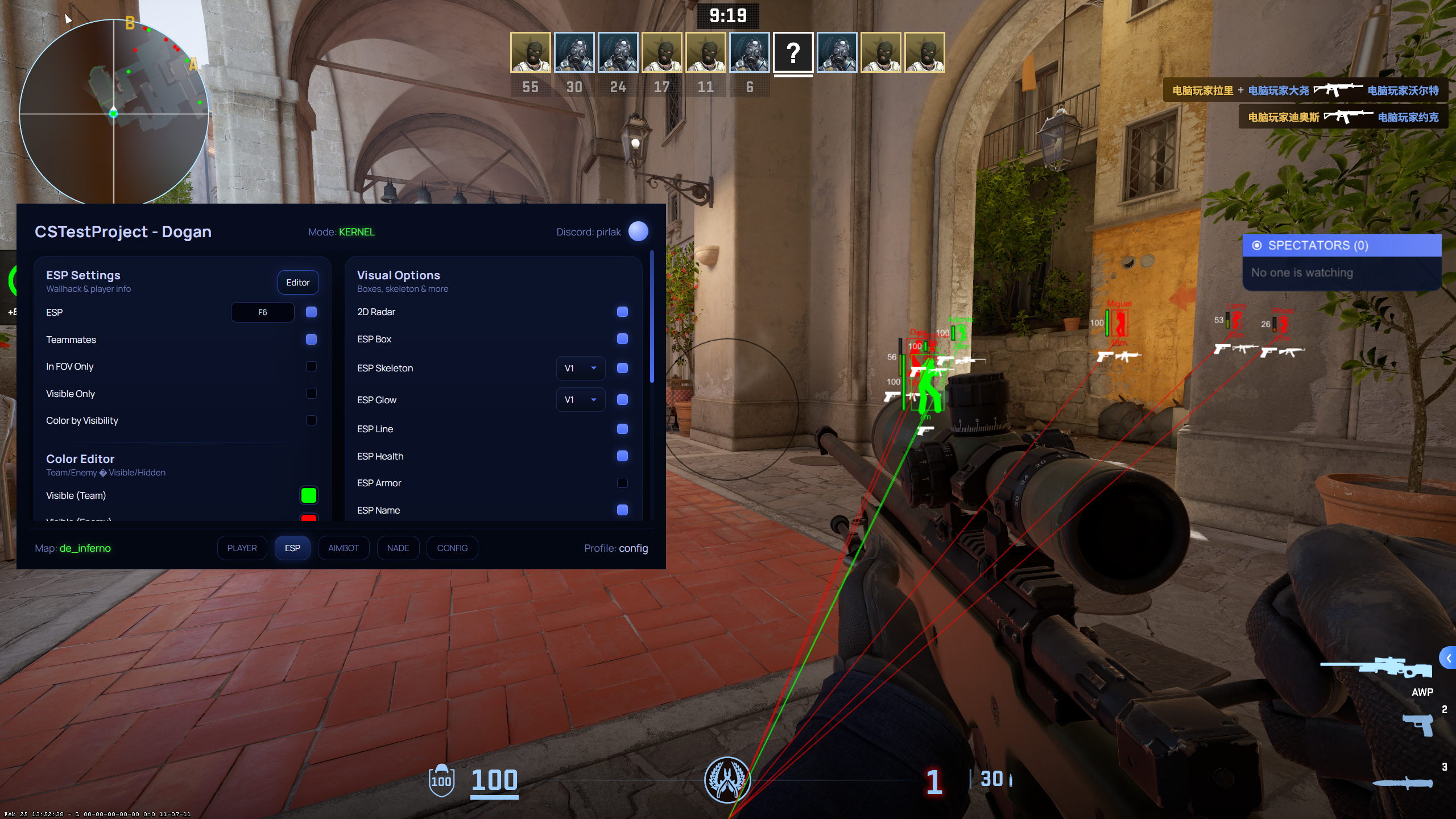
Task: Toggle the Teammates checkbox
Action: coord(311,340)
